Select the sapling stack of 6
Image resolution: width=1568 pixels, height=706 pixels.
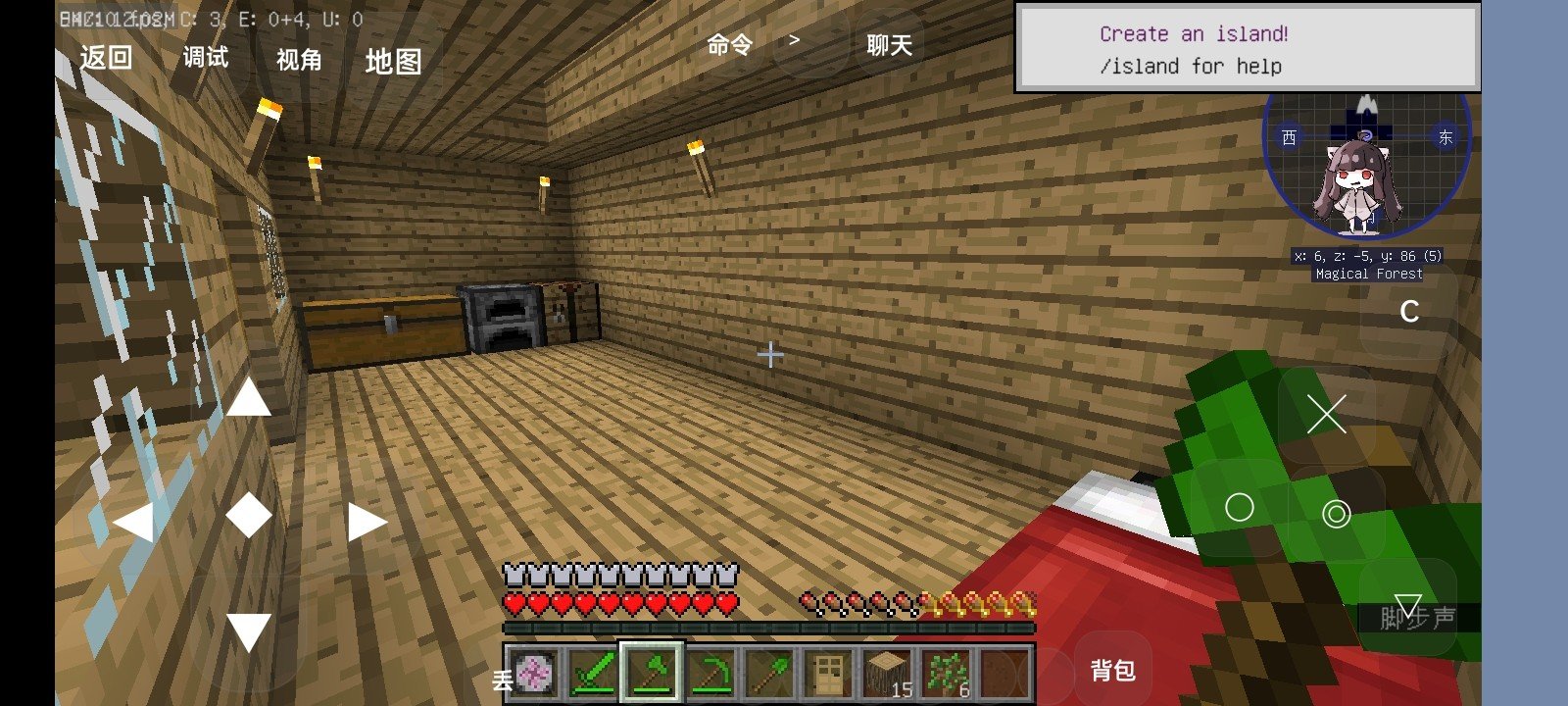(x=946, y=673)
